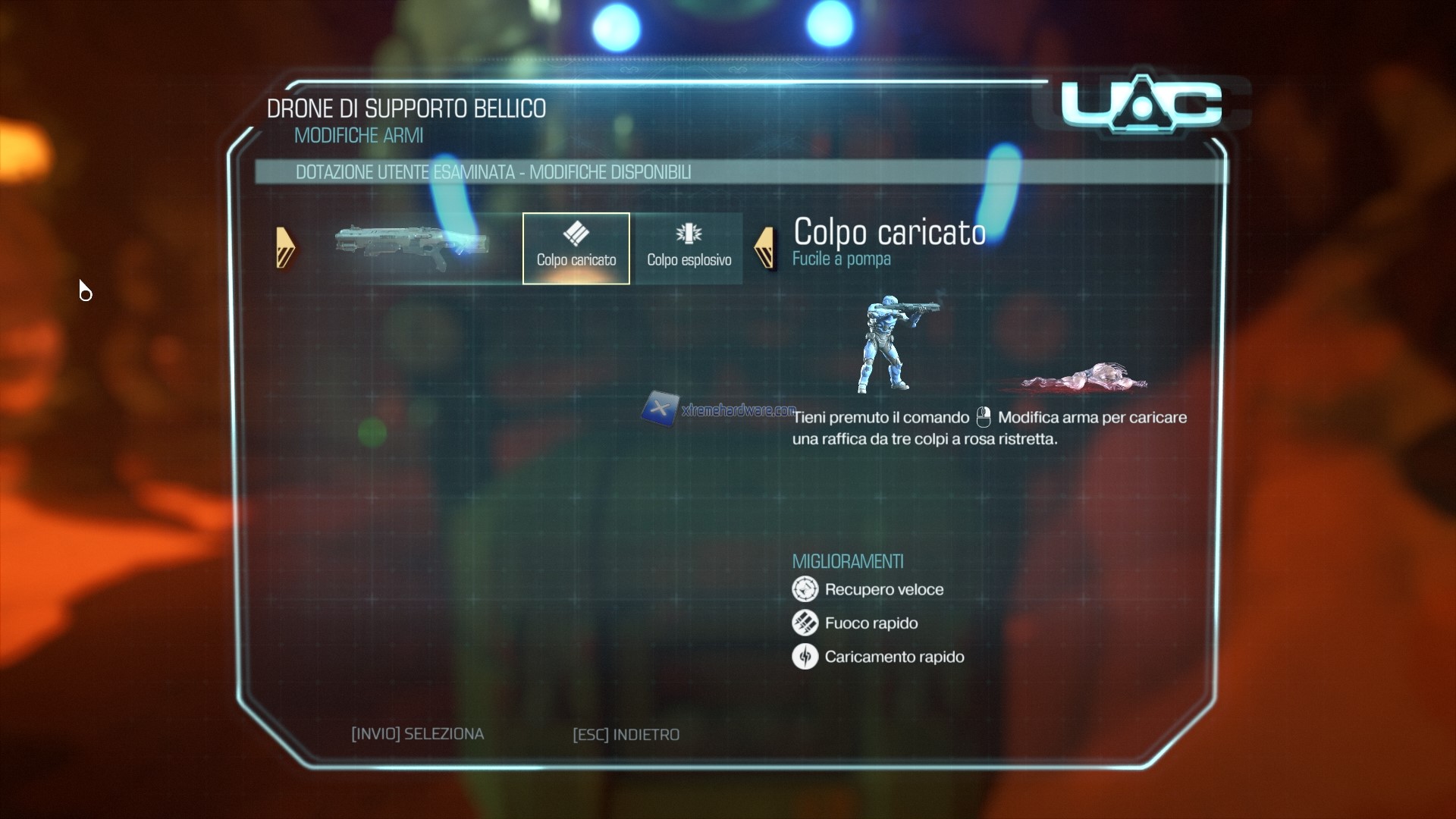Click the Recupero veloce upgrade icon
This screenshot has height=819, width=1456.
(x=807, y=589)
